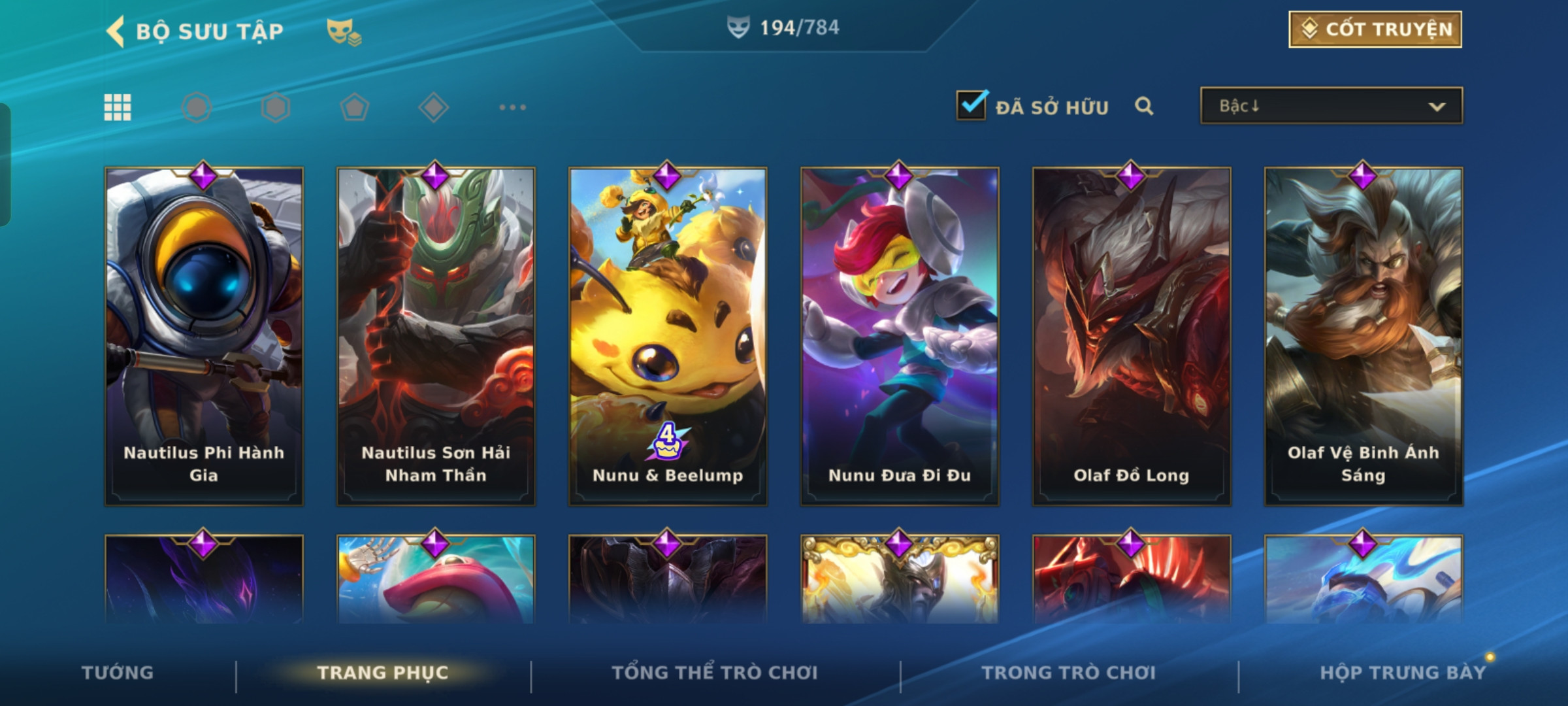Open the skin search magnifier
This screenshot has height=706, width=1568.
pyautogui.click(x=1143, y=106)
